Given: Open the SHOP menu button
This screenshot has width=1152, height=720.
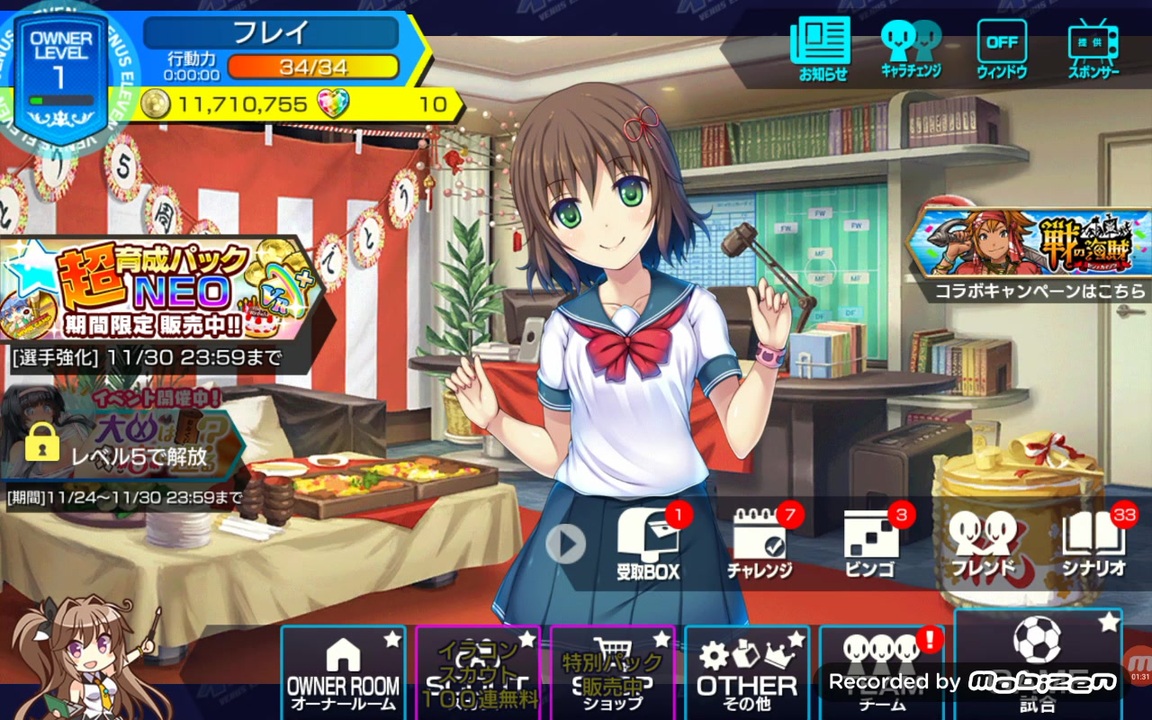Looking at the screenshot, I should point(613,672).
